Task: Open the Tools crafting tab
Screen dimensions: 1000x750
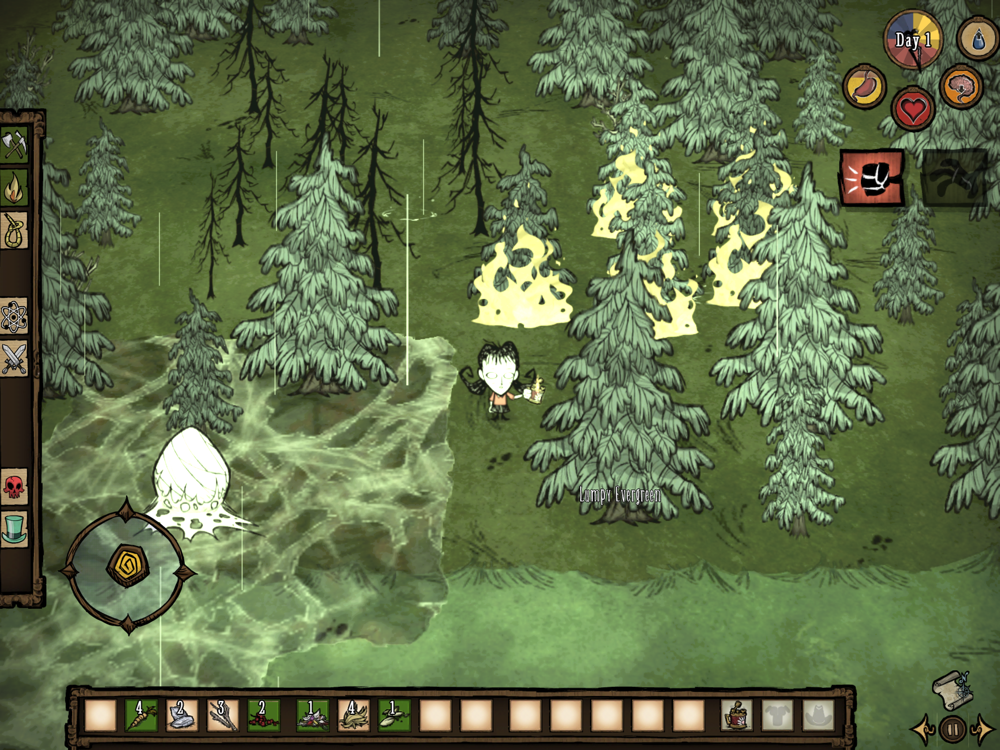Action: (14, 143)
